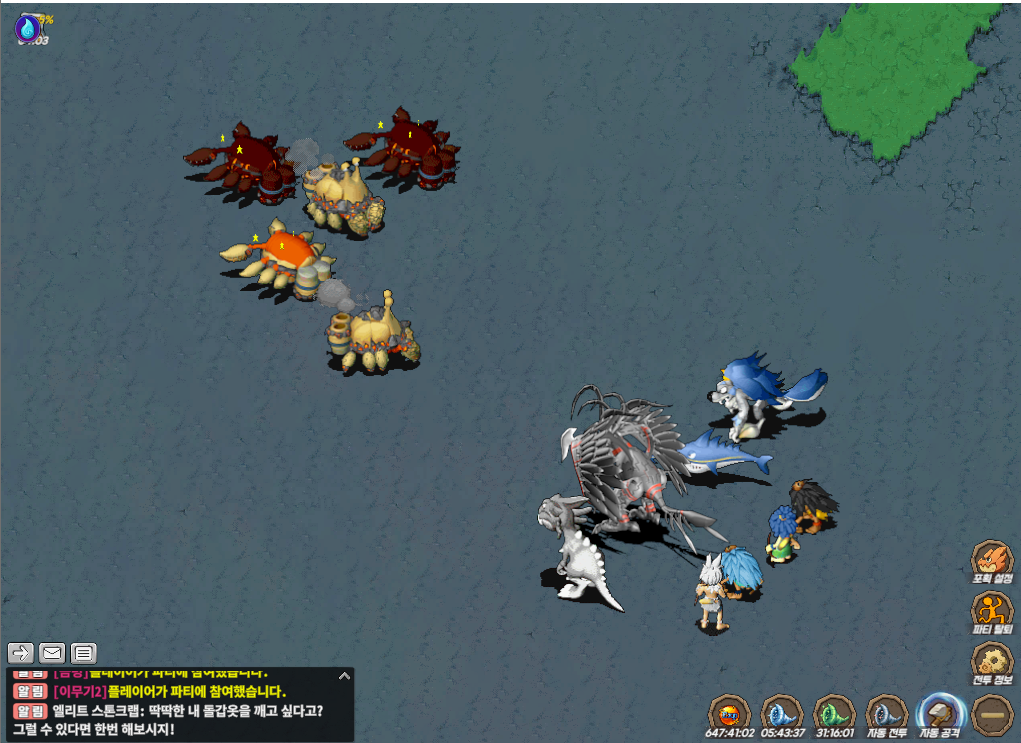This screenshot has width=1021, height=743.
Task: Click the arrow button above the chat
Action: coord(21,653)
